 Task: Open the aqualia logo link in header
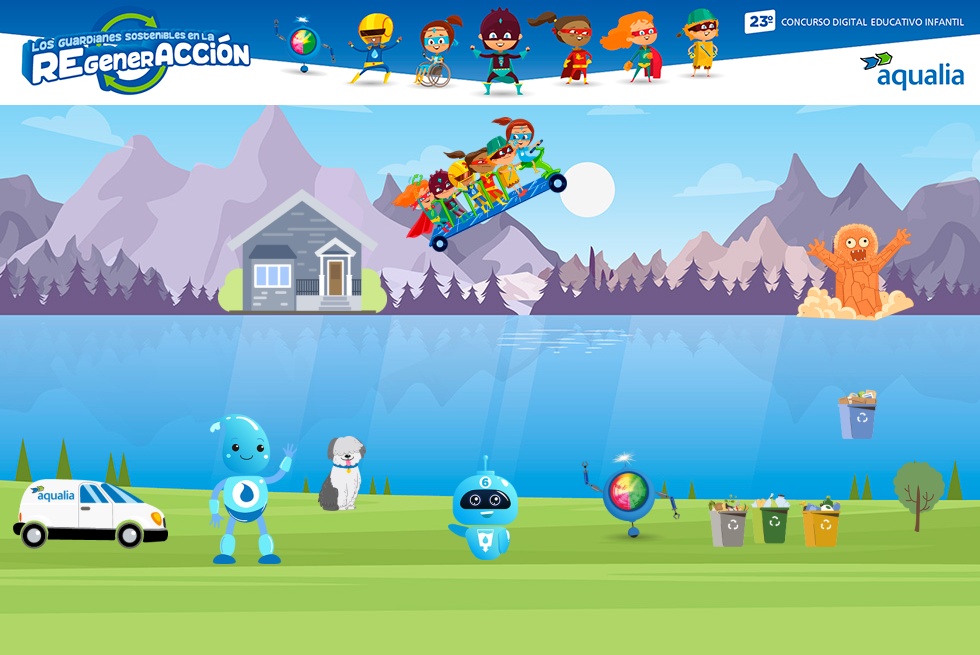(911, 70)
